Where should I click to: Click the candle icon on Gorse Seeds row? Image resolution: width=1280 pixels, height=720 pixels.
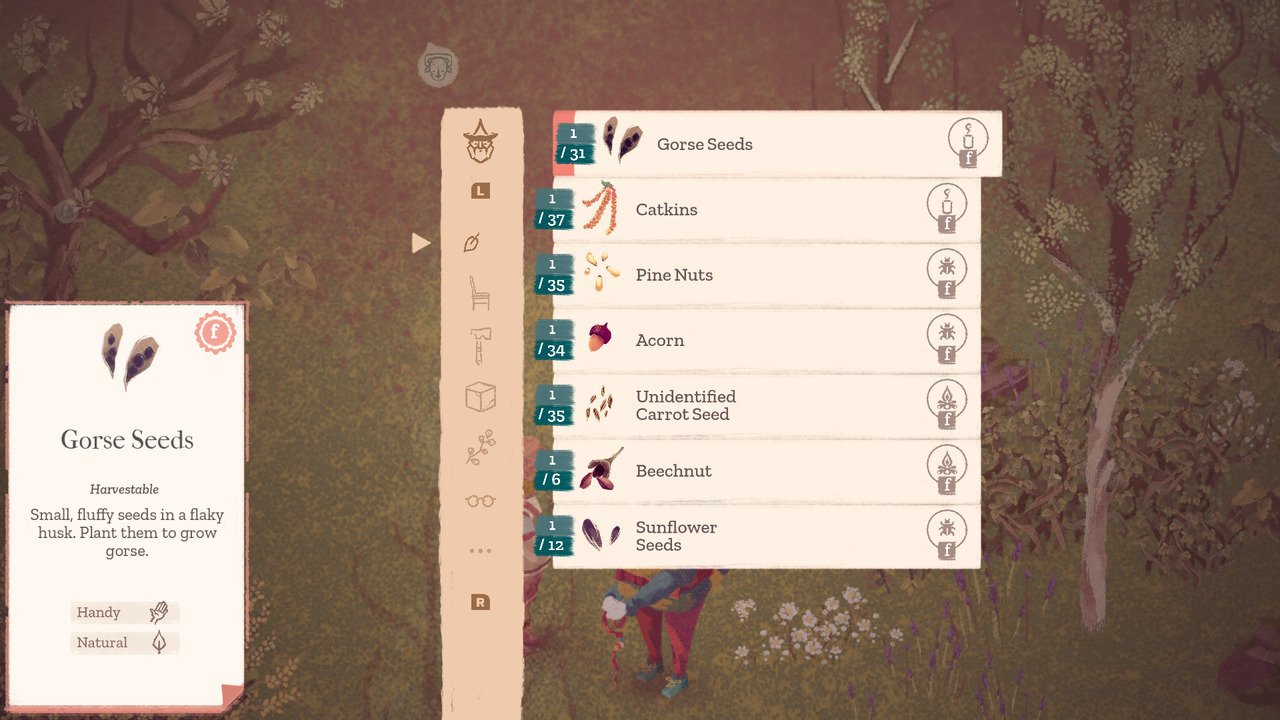point(966,143)
